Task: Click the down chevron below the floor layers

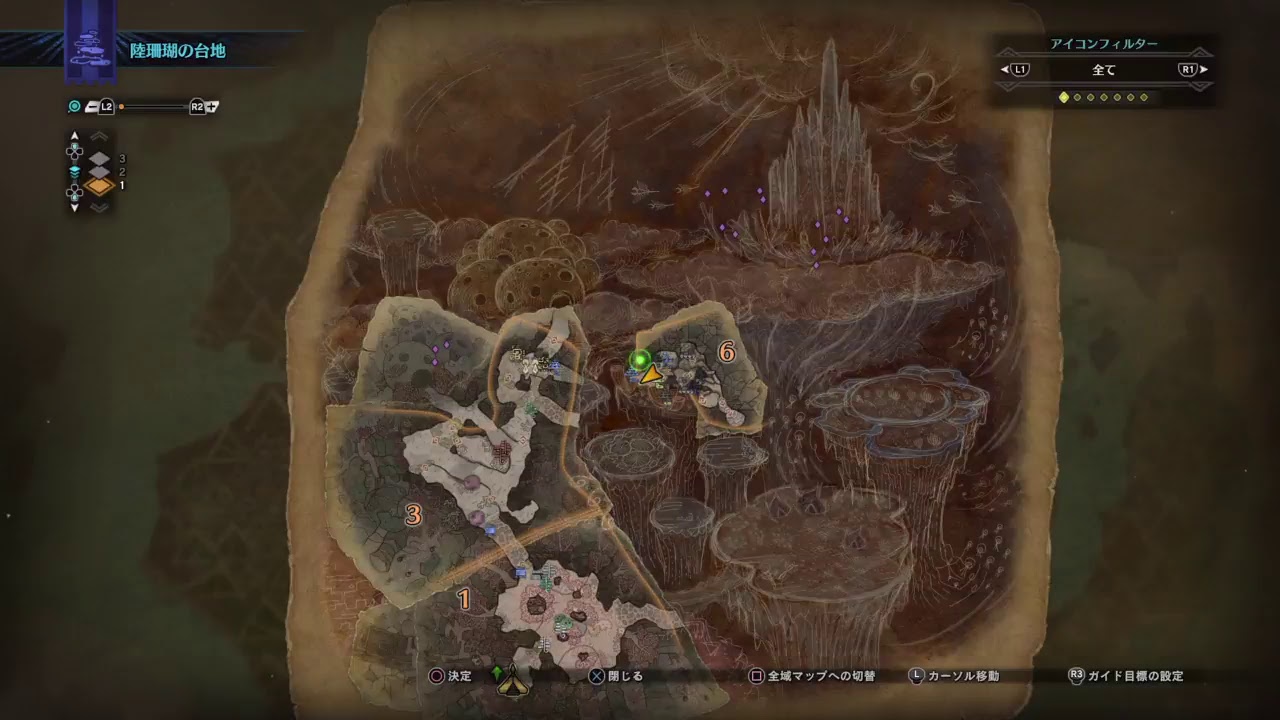Action: pos(99,208)
